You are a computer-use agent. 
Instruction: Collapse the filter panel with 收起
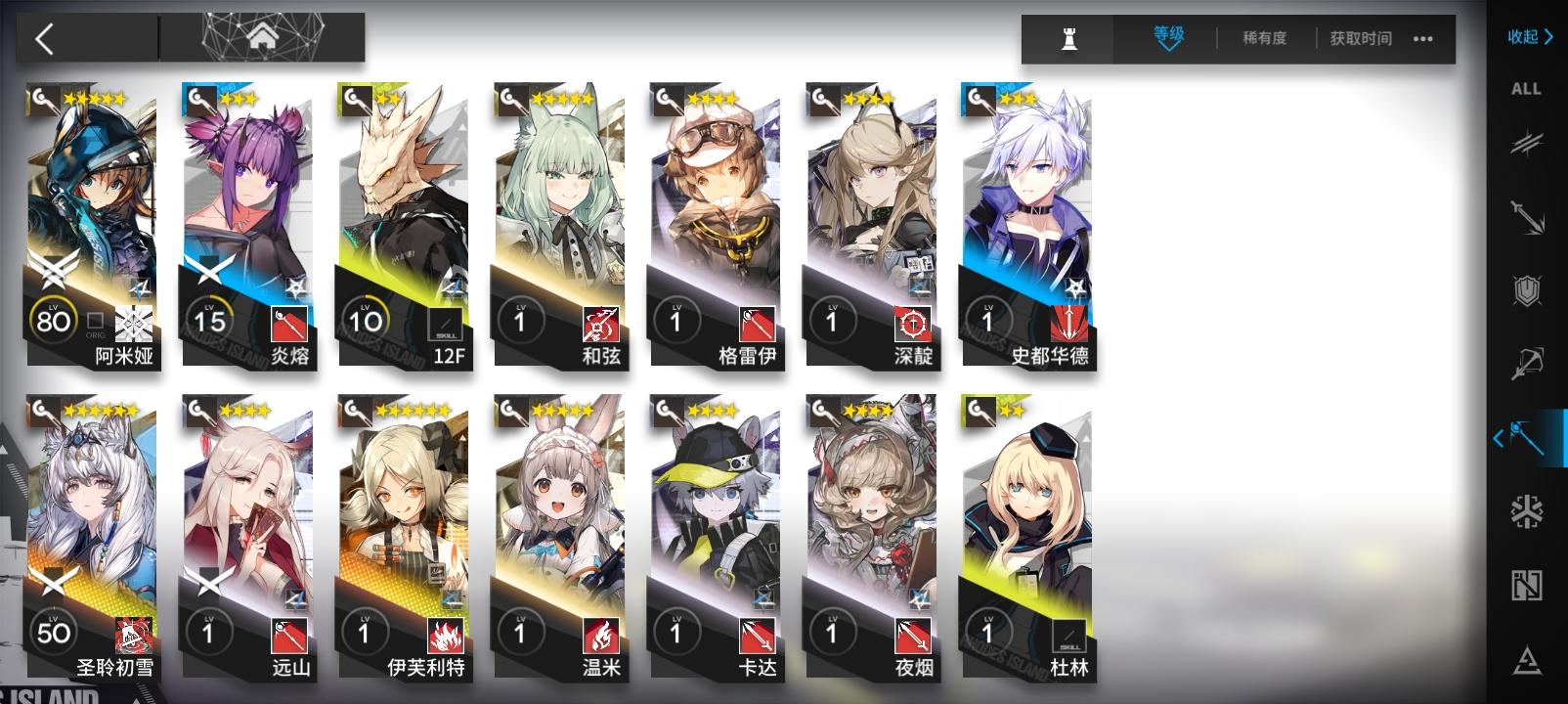1528,37
